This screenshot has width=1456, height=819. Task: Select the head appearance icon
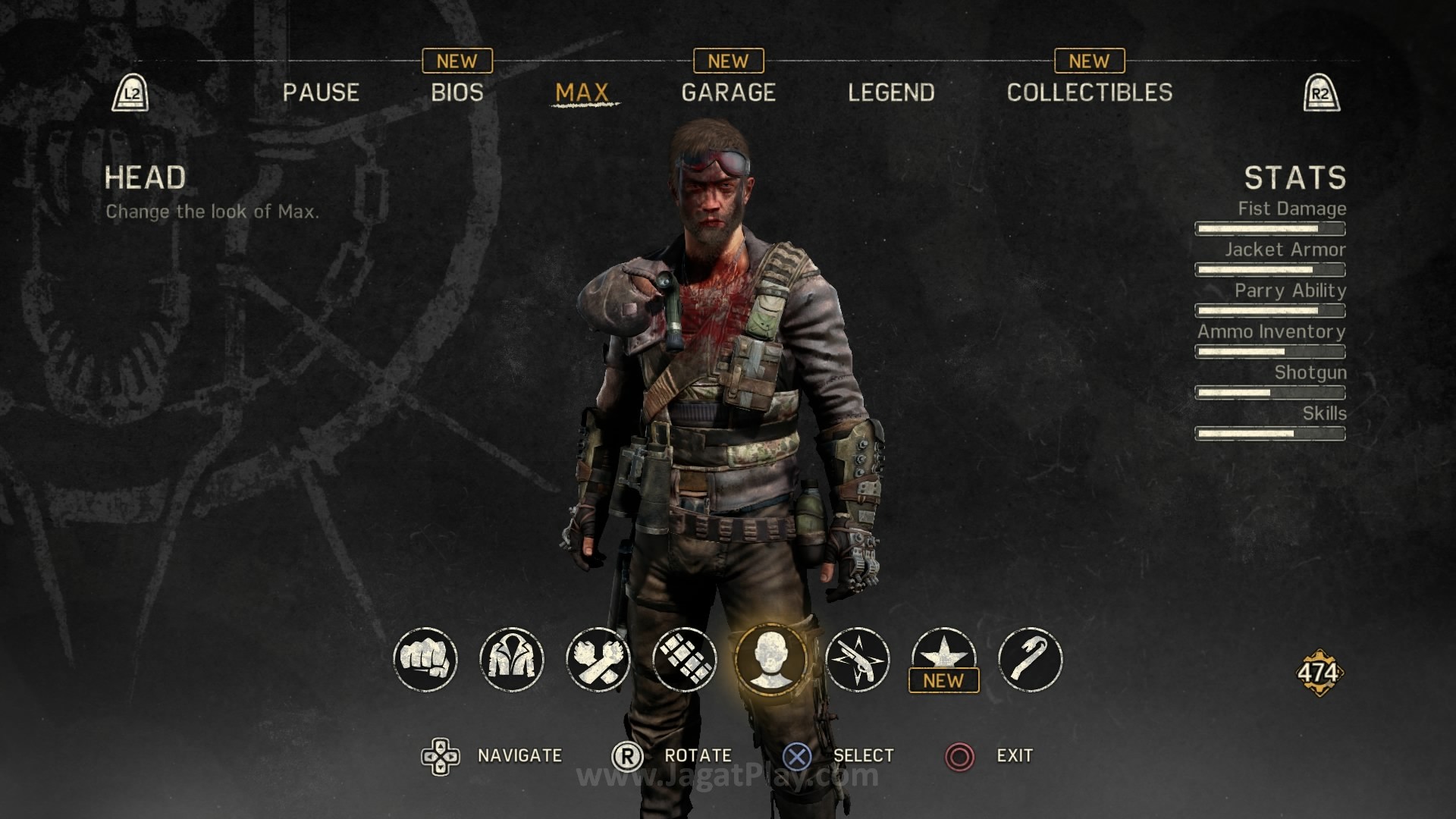771,659
